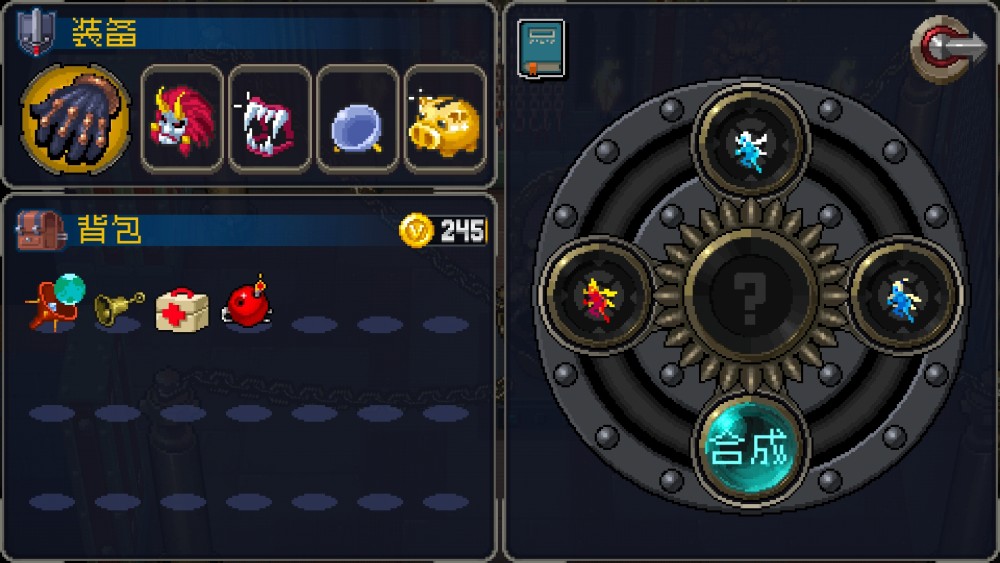This screenshot has width=1000, height=563.
Task: Click the top crafting slot with blue figure
Action: click(x=751, y=141)
